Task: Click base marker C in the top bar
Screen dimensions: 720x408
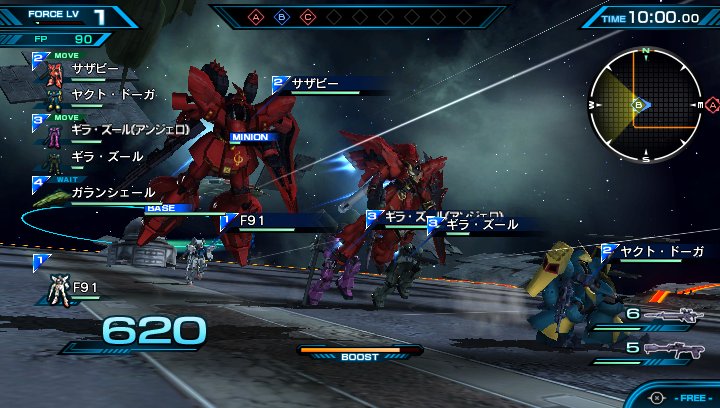Action: point(307,17)
